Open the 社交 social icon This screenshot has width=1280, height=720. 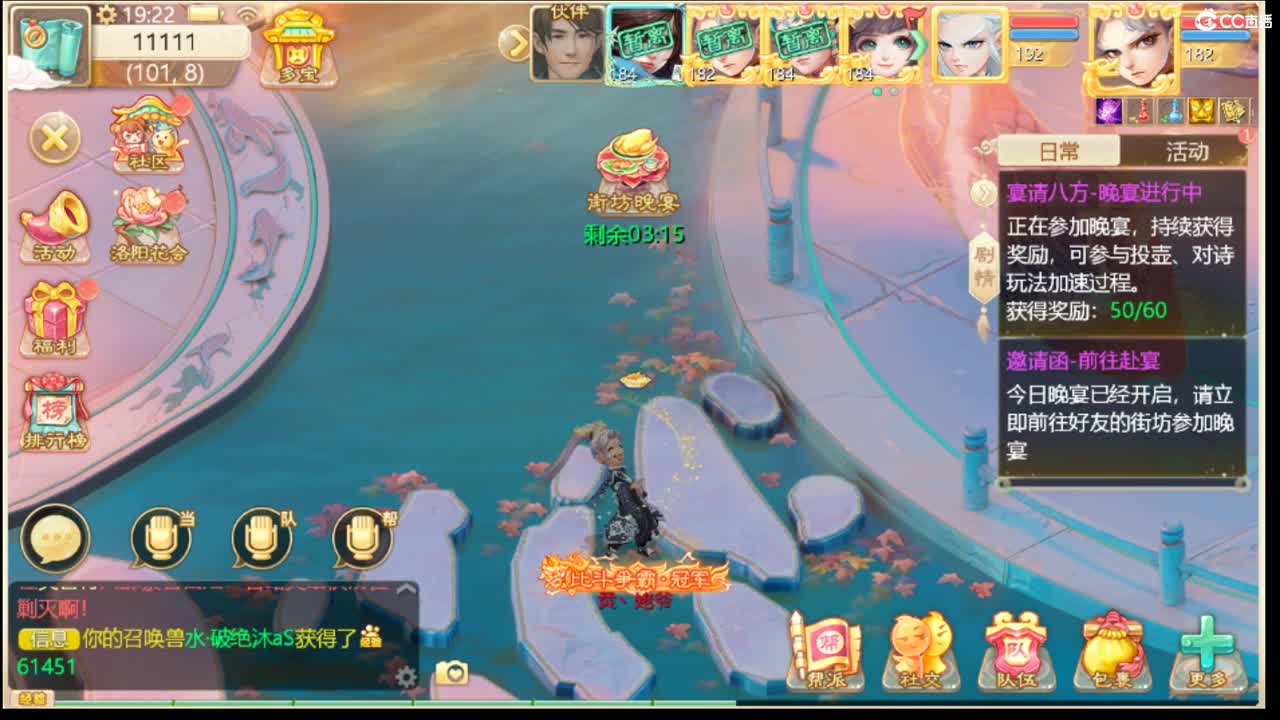tap(922, 652)
